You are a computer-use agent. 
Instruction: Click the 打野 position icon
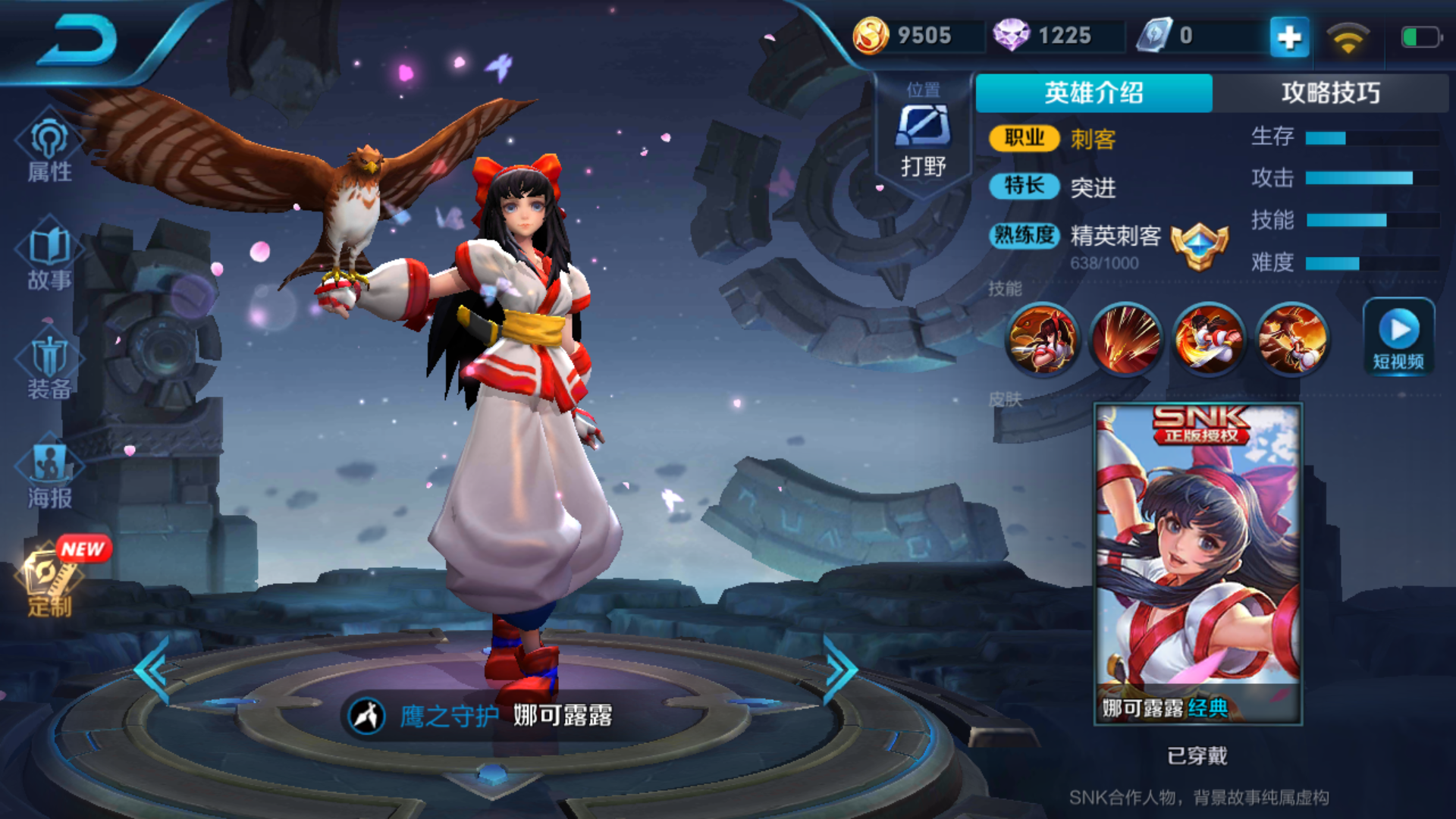click(923, 126)
